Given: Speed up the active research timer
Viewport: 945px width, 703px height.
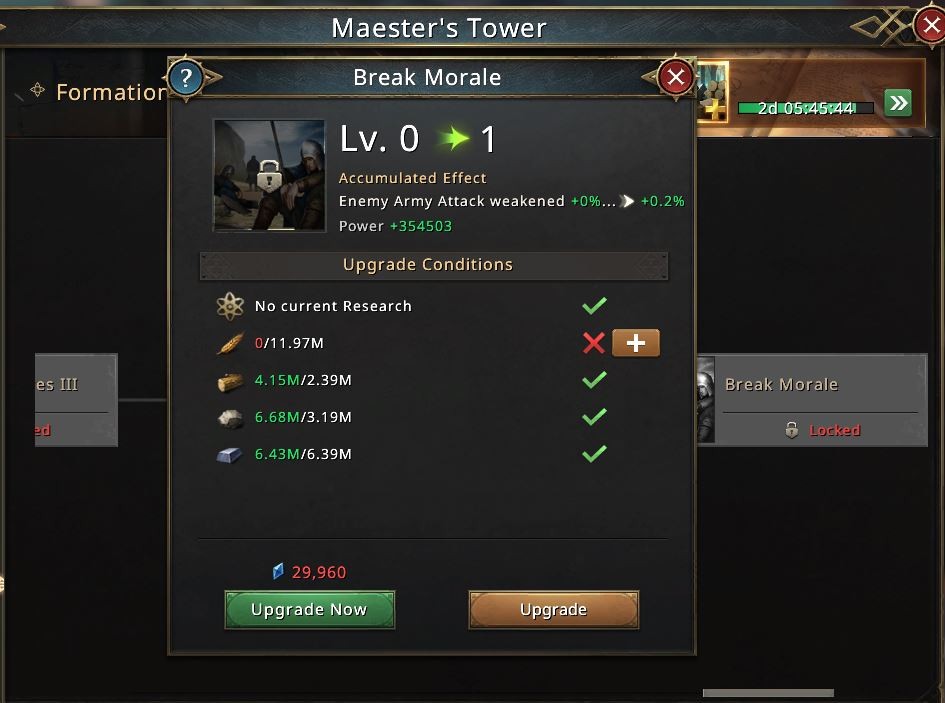Looking at the screenshot, I should [898, 103].
